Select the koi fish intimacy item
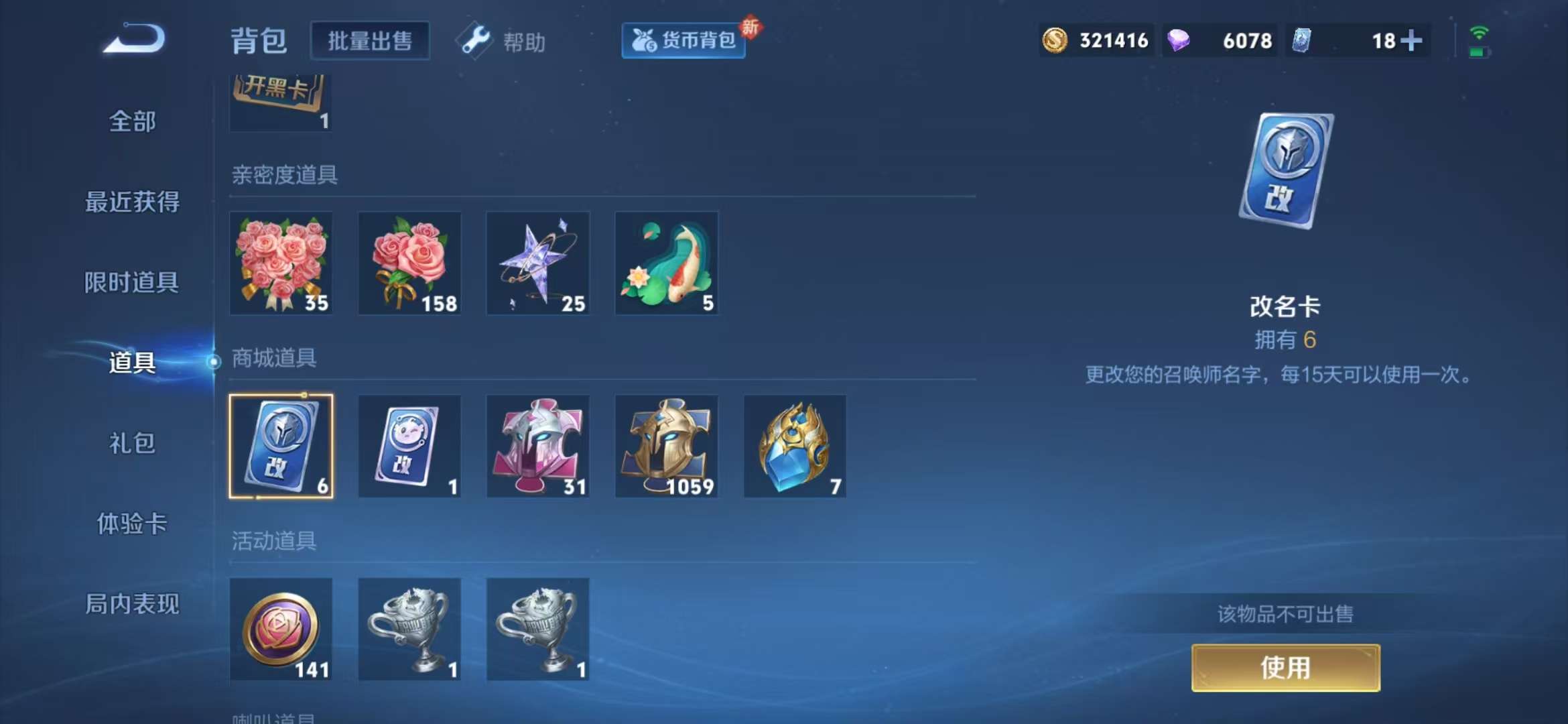This screenshot has height=724, width=1568. (x=665, y=263)
